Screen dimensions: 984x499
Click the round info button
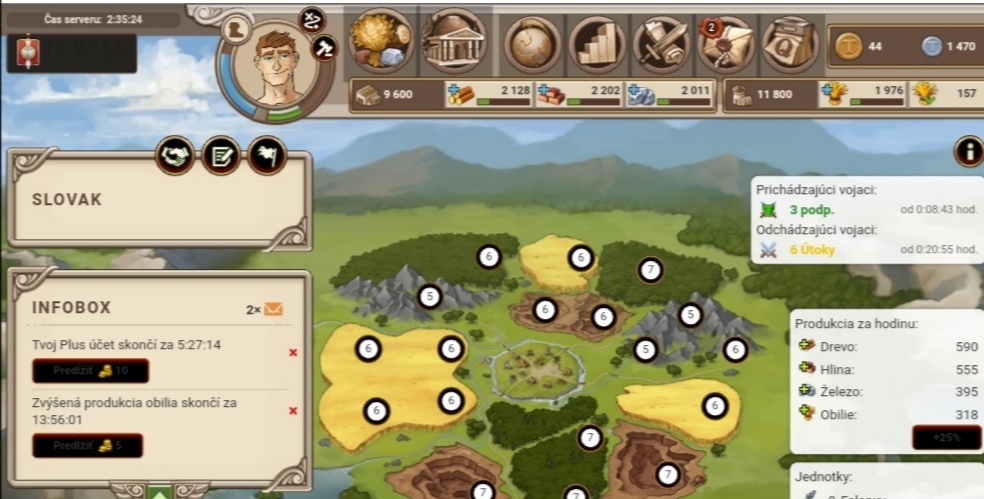[x=968, y=151]
